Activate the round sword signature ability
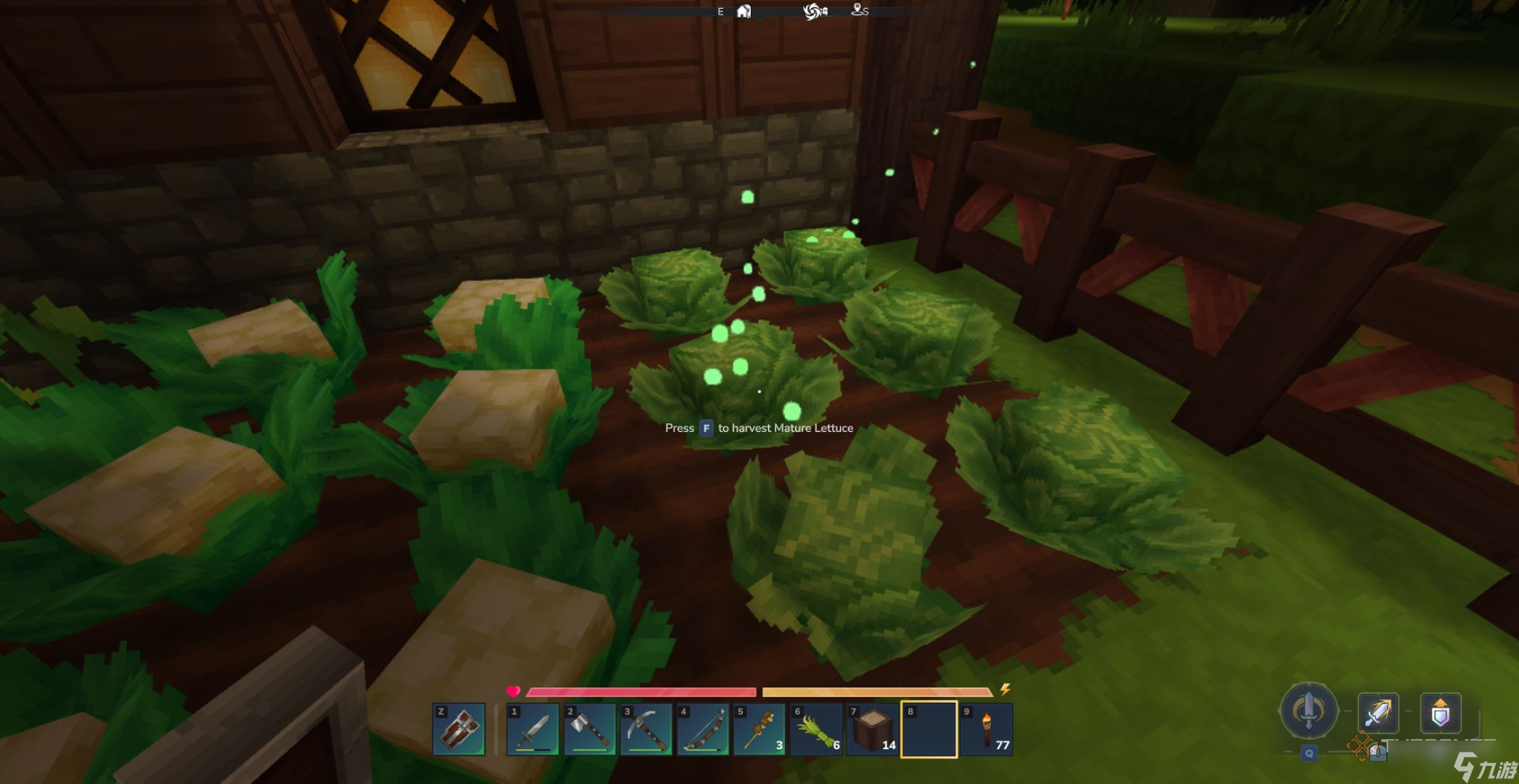 click(1308, 710)
